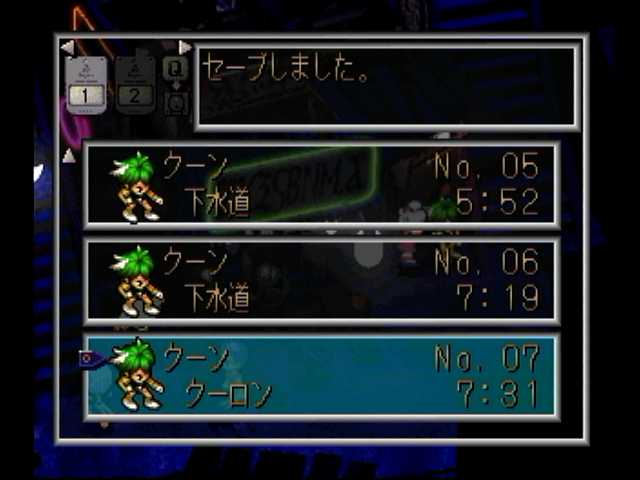Pick save file No. 06 at 7:19
This screenshot has height=480, width=640.
point(321,281)
